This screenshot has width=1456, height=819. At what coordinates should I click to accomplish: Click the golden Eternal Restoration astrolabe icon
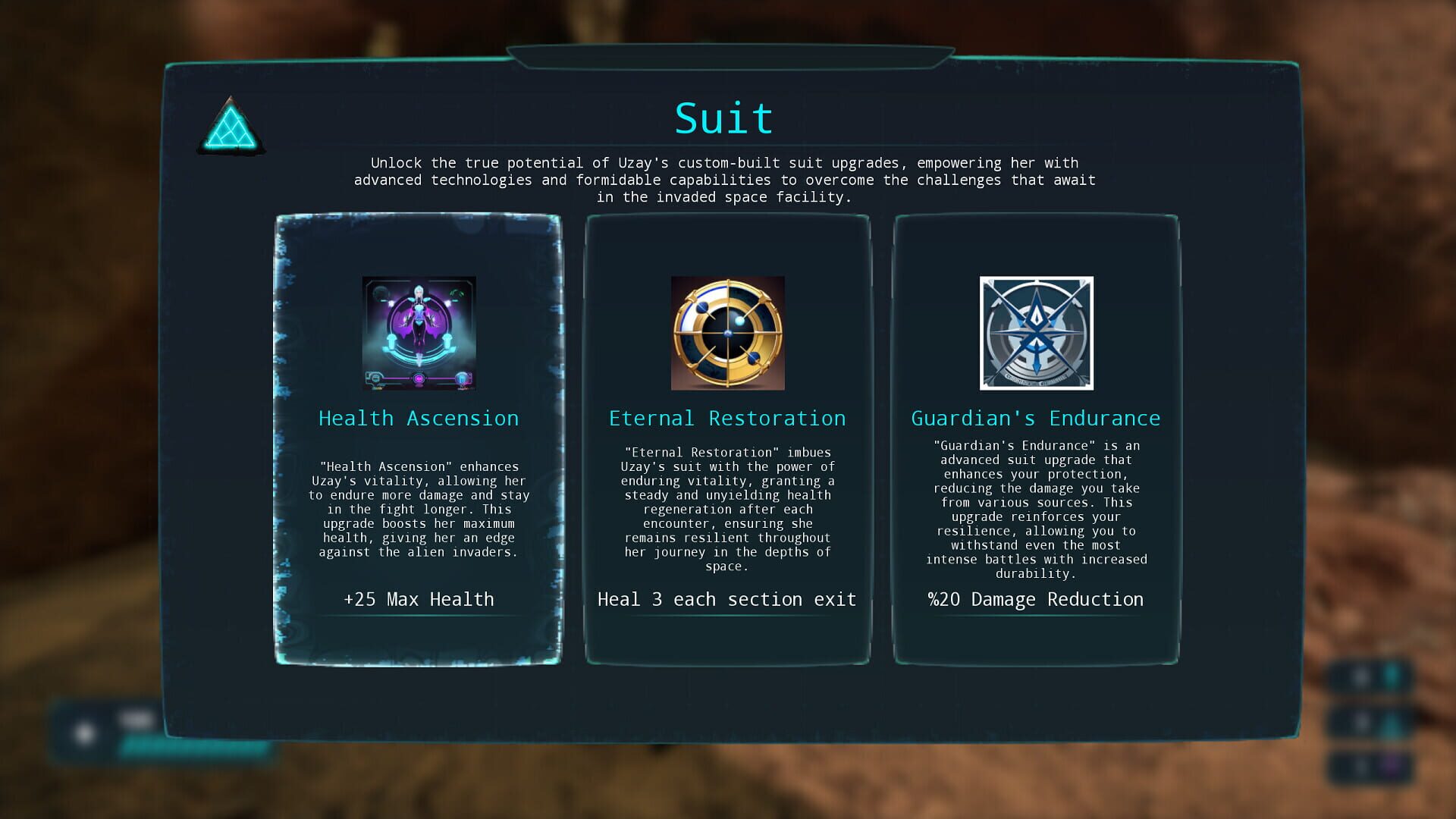tap(726, 334)
